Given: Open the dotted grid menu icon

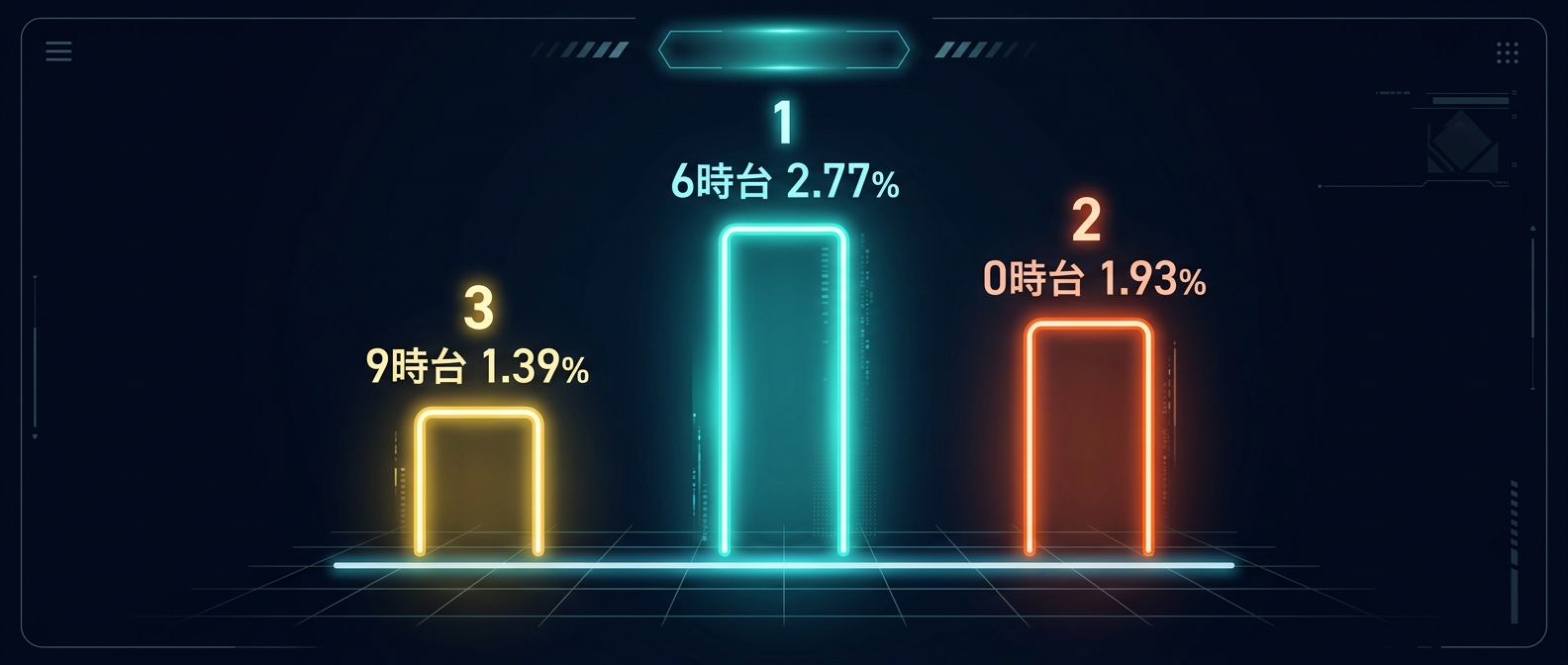Looking at the screenshot, I should pyautogui.click(x=1507, y=52).
